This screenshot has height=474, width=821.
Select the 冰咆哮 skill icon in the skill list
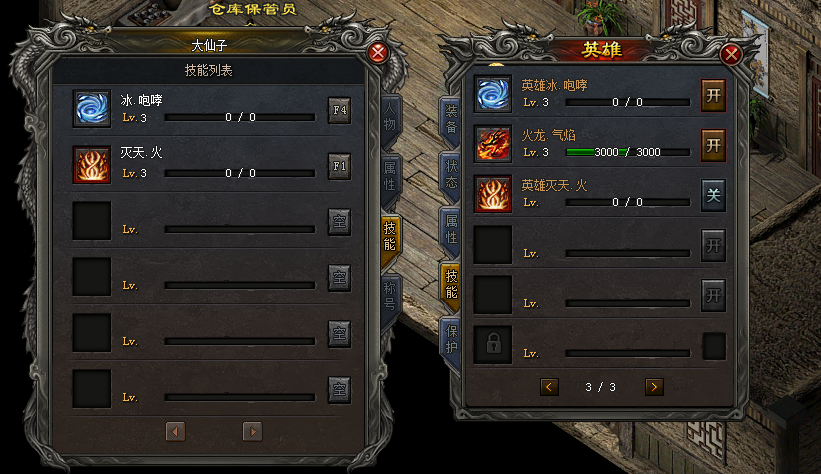[92, 109]
